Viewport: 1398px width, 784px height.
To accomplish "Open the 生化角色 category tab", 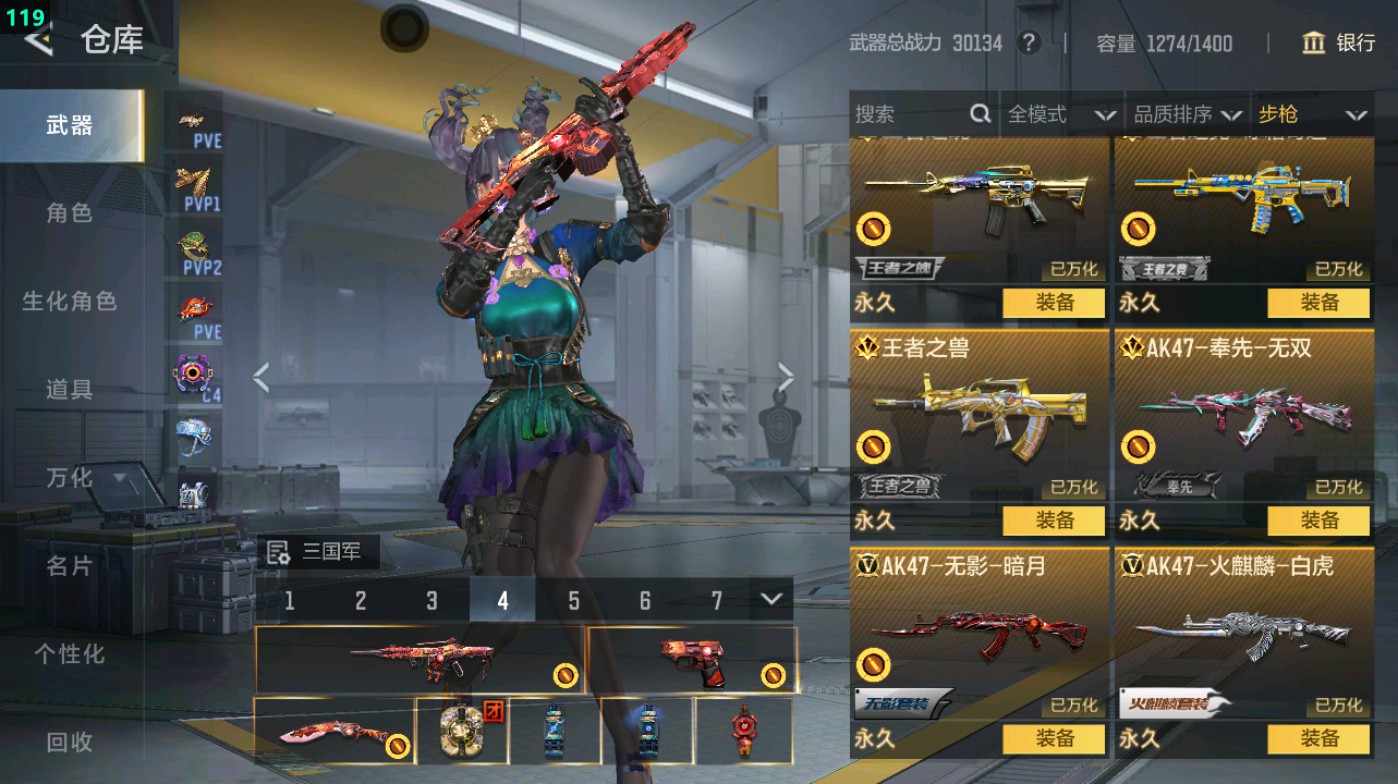I will 69,301.
